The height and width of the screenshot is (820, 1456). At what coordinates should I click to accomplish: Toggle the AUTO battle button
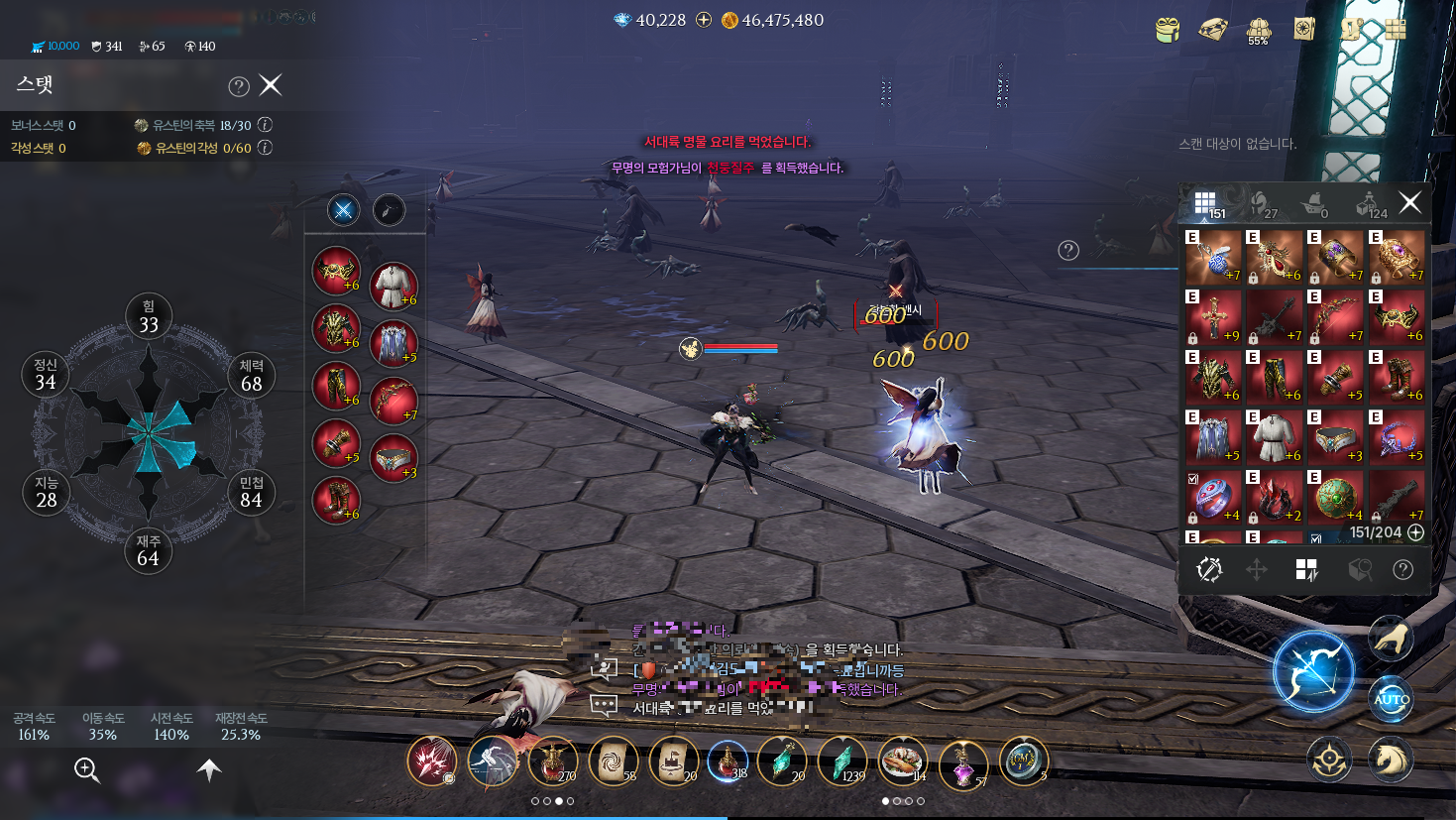click(1391, 699)
